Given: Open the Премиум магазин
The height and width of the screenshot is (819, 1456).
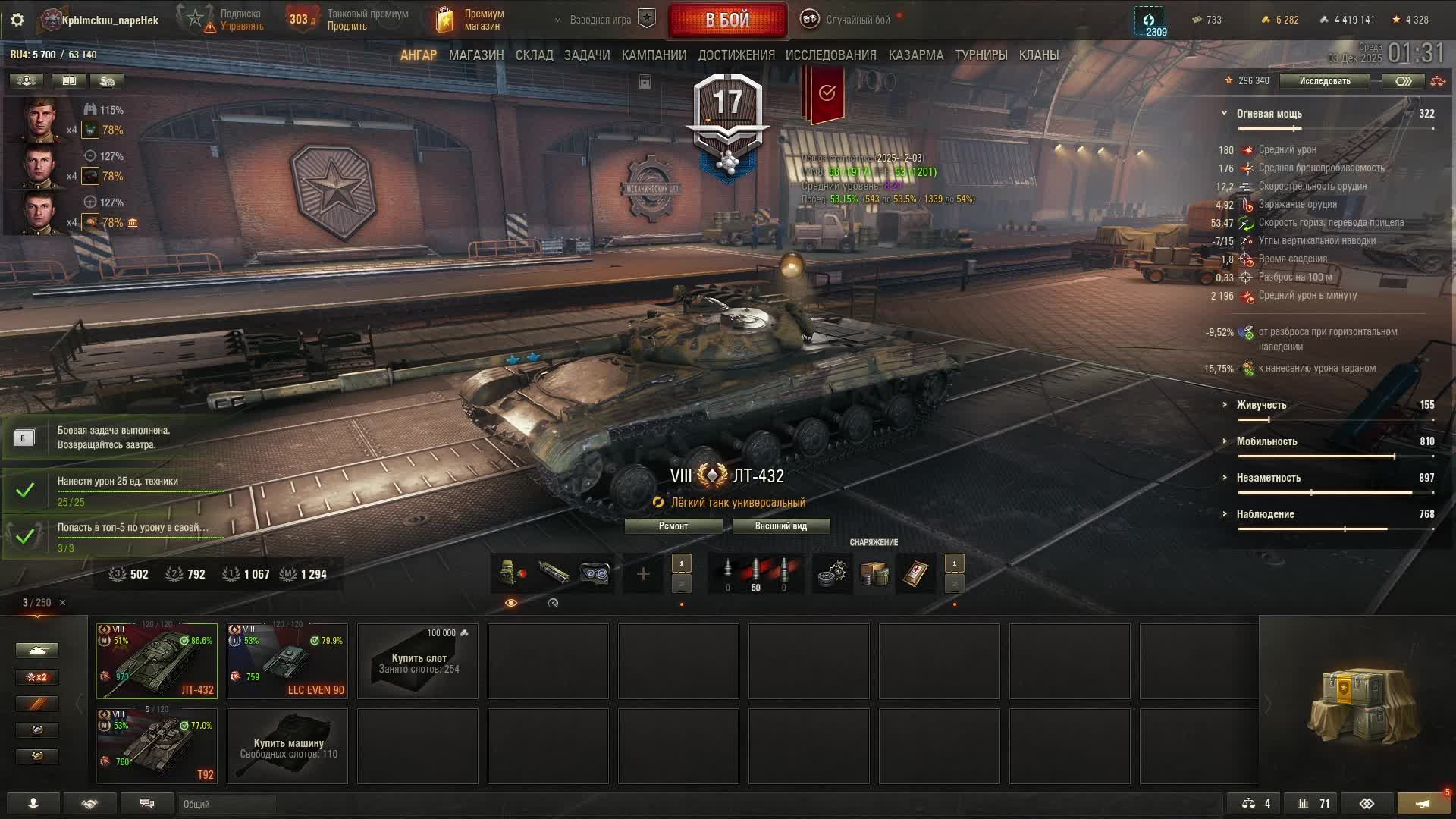Looking at the screenshot, I should point(470,20).
